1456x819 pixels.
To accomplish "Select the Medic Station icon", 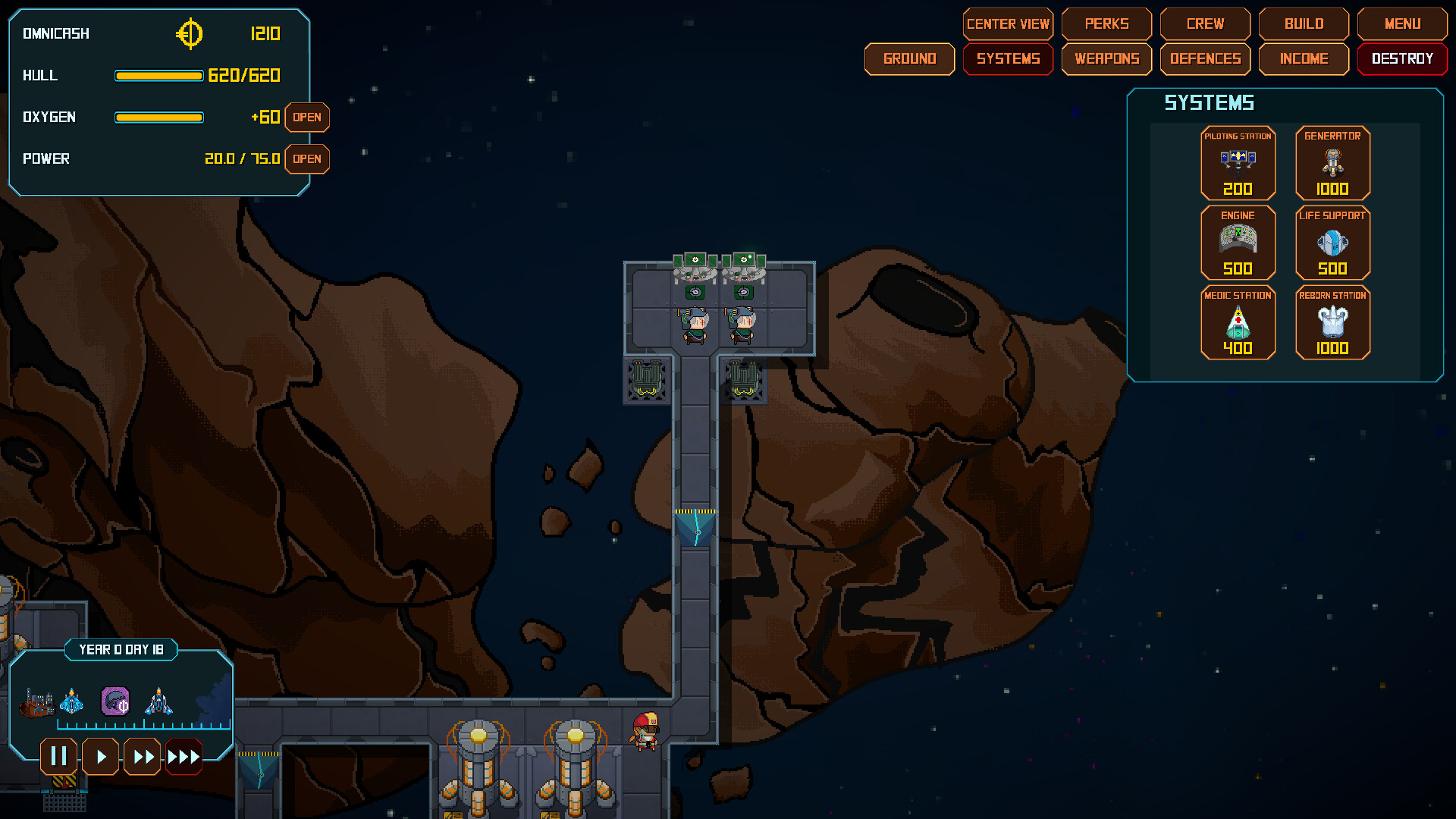I will coord(1238,322).
